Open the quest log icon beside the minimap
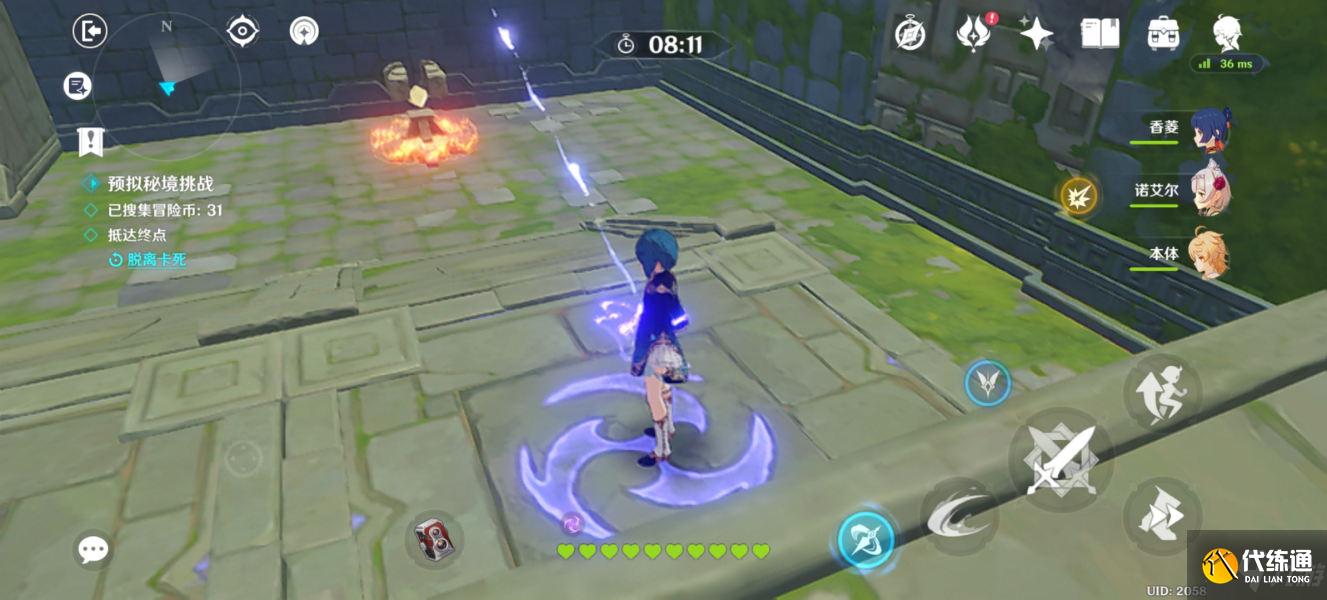Viewport: 1327px width, 600px height. 77,86
